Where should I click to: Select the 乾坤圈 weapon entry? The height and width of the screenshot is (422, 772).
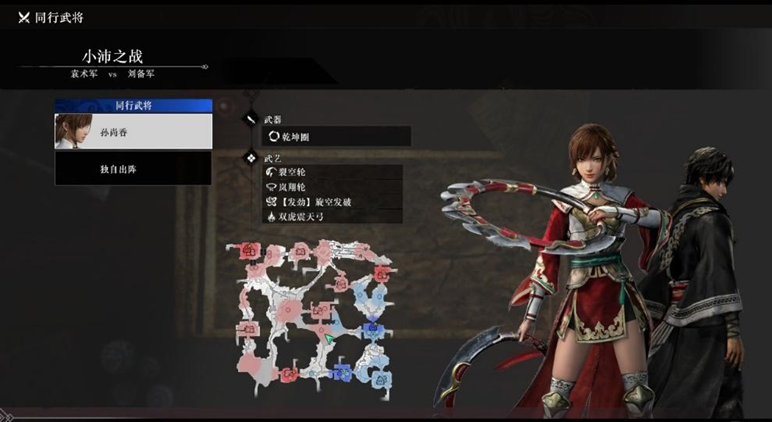pos(336,136)
